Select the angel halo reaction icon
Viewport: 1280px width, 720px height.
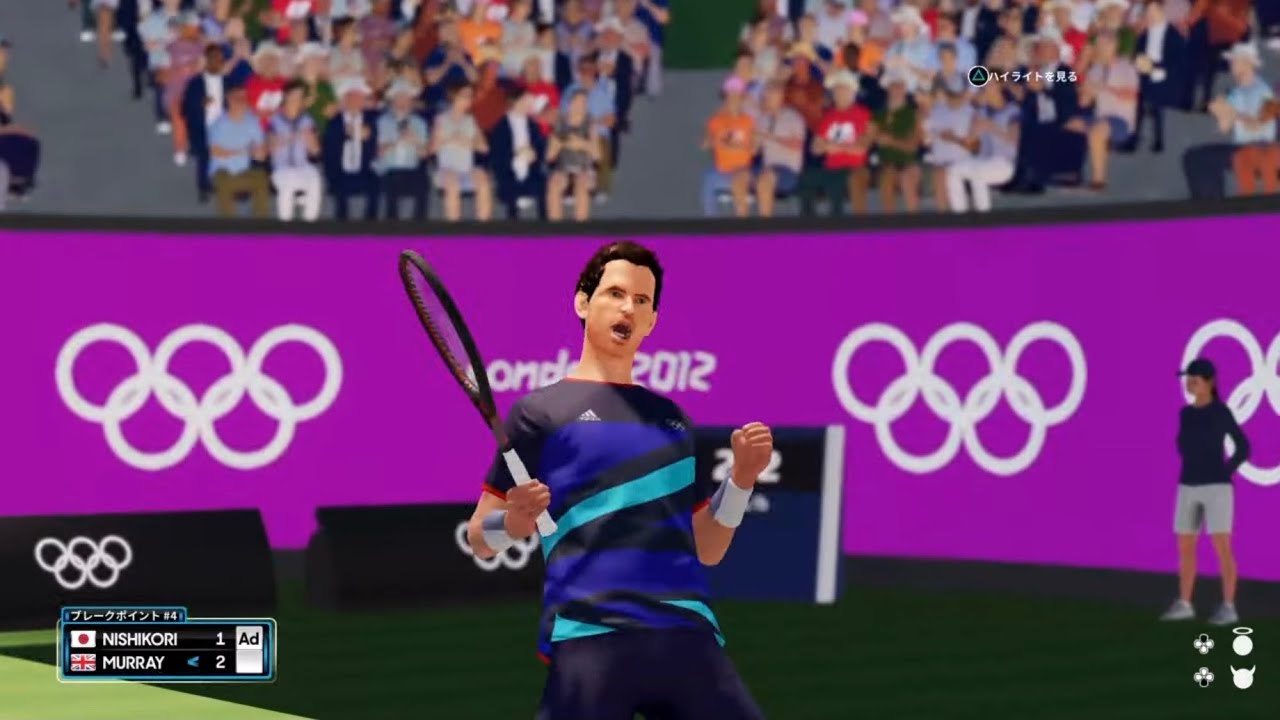tap(1242, 642)
